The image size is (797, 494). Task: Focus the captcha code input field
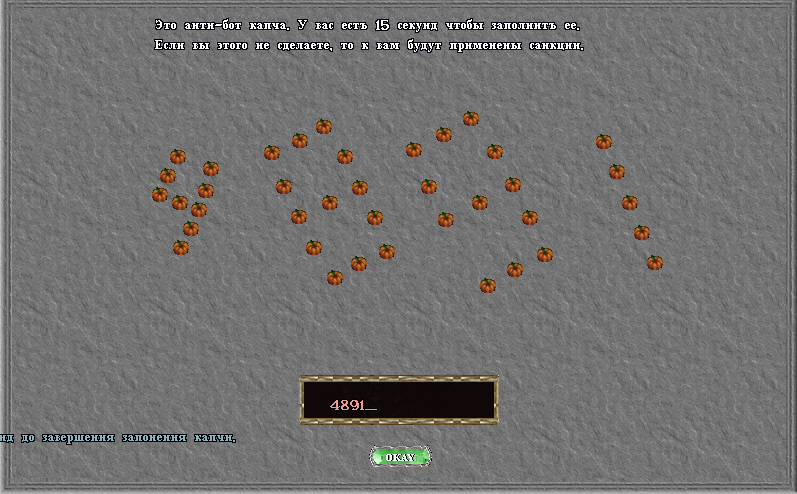click(399, 400)
